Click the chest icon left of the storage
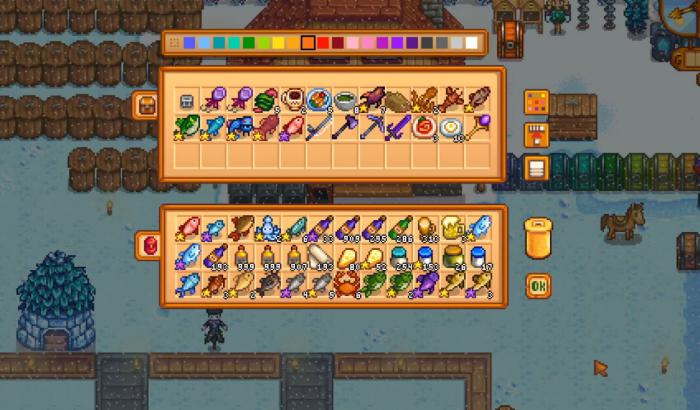This screenshot has height=410, width=700. tap(145, 104)
